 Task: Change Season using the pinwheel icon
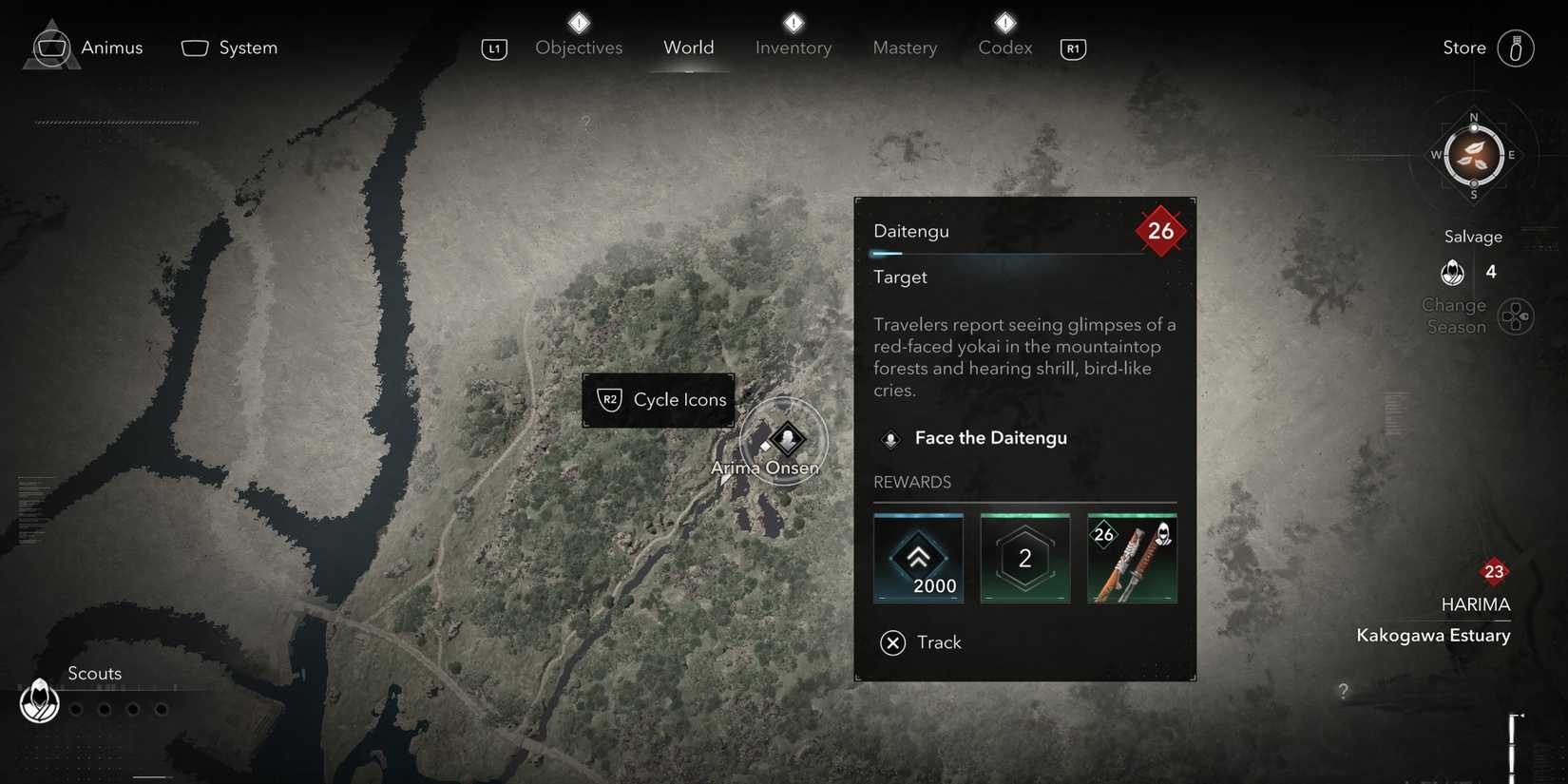(1515, 316)
